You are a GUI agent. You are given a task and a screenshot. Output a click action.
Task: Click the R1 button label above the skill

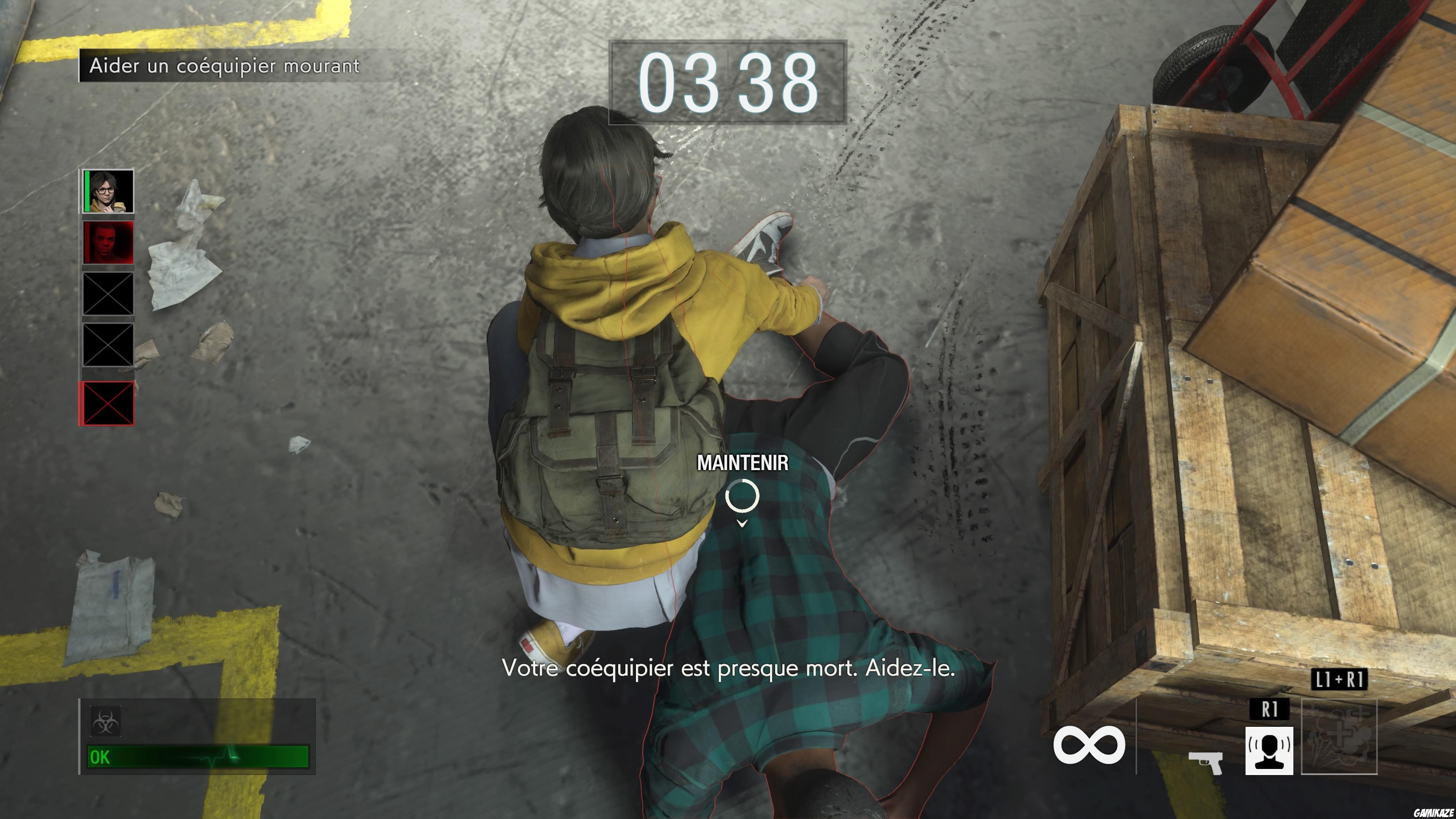tap(1269, 709)
